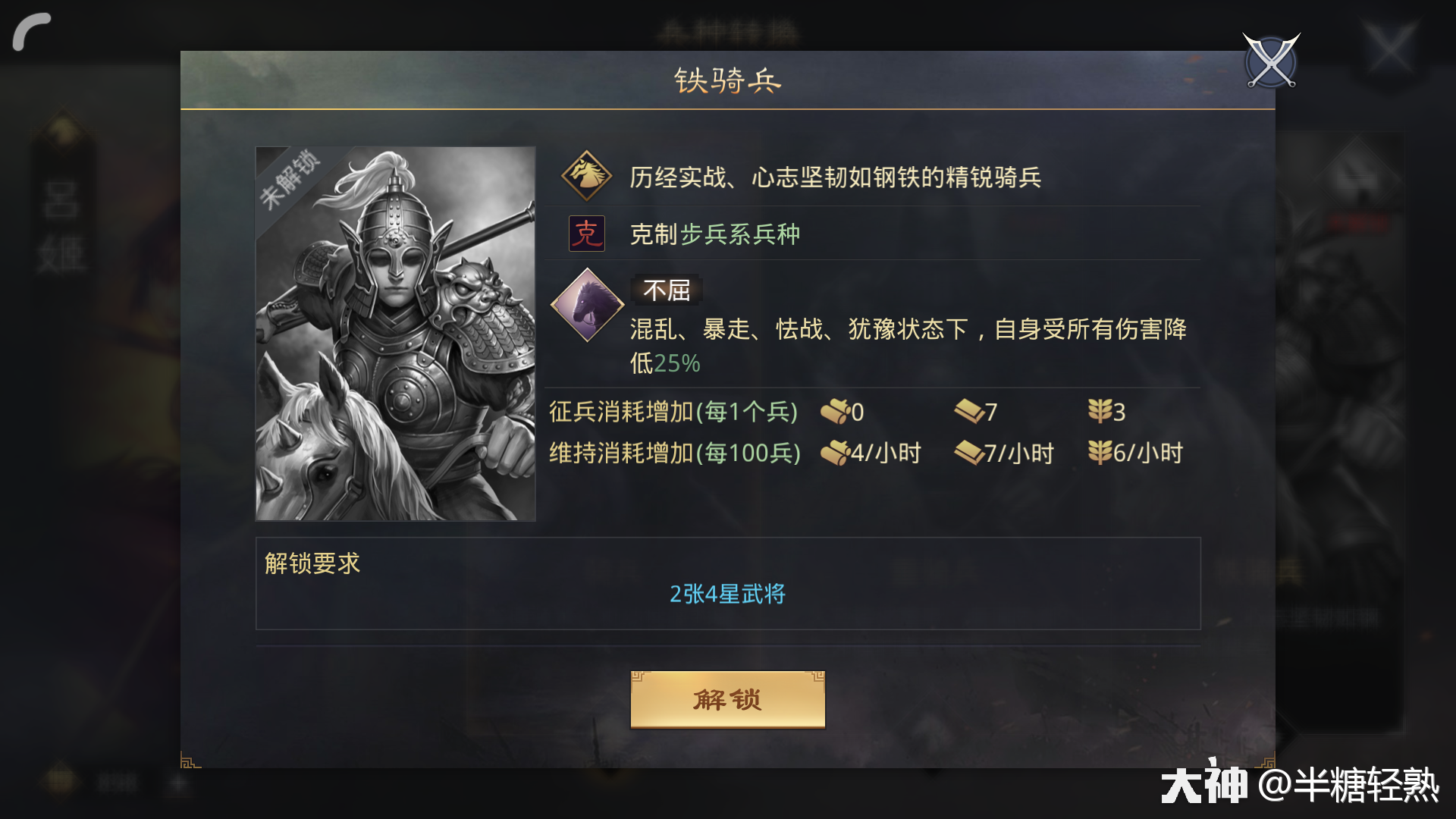This screenshot has height=819, width=1456.
Task: Select the 吕娅 tab on the left edge
Action: 64,225
